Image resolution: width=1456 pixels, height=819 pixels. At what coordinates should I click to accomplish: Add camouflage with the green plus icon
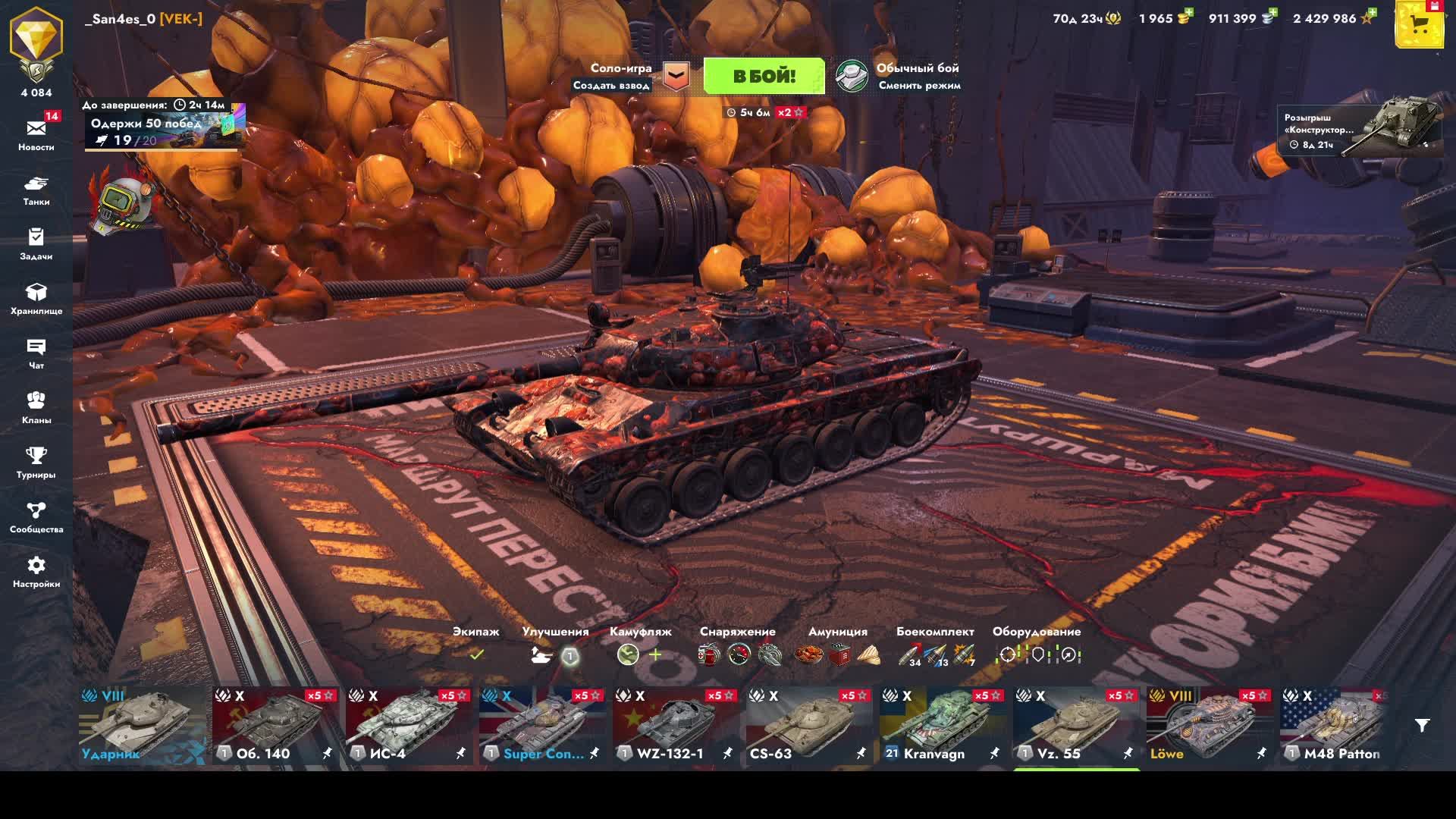(655, 654)
